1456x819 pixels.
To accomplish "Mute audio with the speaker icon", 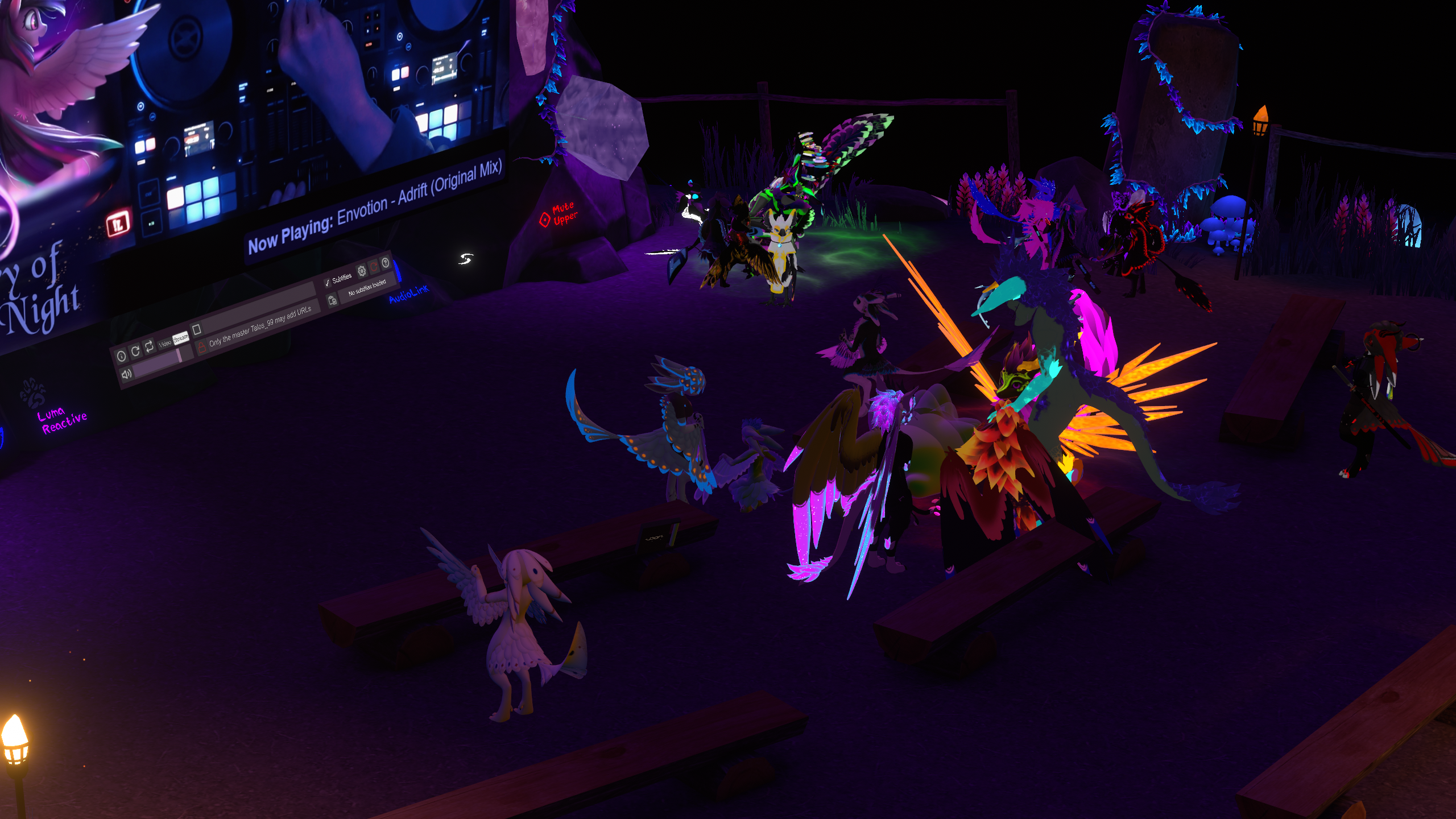I will tap(126, 374).
